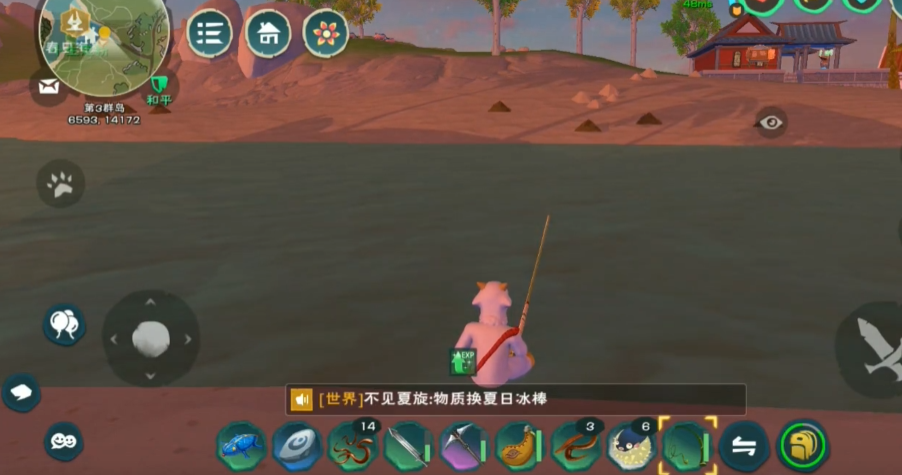Open the yellow backpack button
This screenshot has height=475, width=902.
click(804, 446)
